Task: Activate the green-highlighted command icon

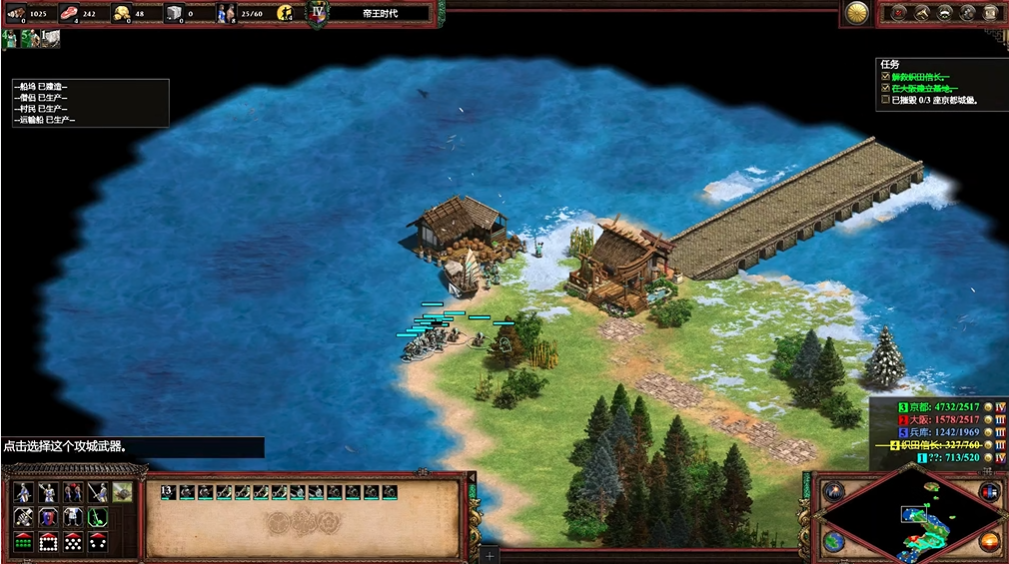Action: pos(97,517)
